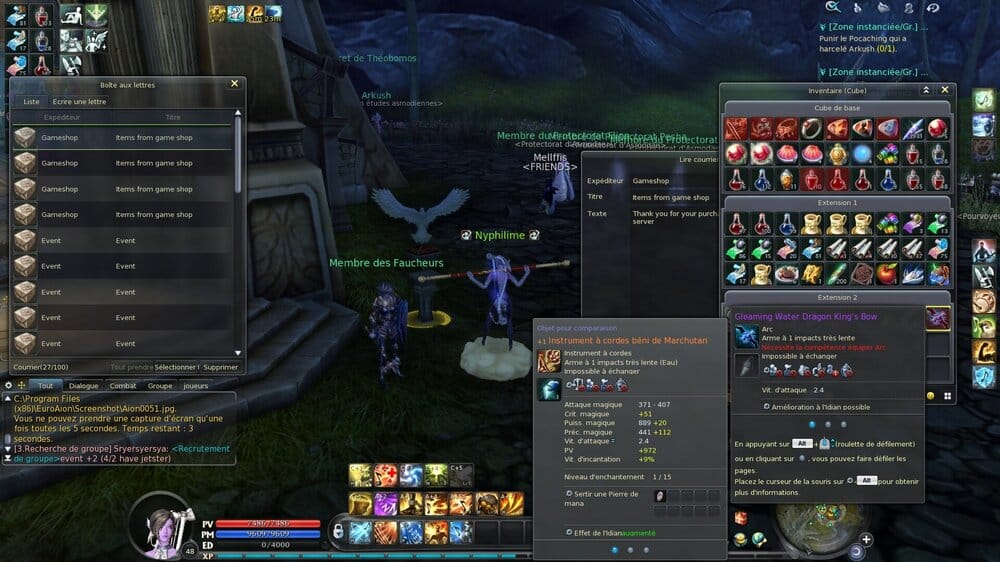Select the first Gameshop mail row
Screen dimensions: 1000x562
(120, 138)
